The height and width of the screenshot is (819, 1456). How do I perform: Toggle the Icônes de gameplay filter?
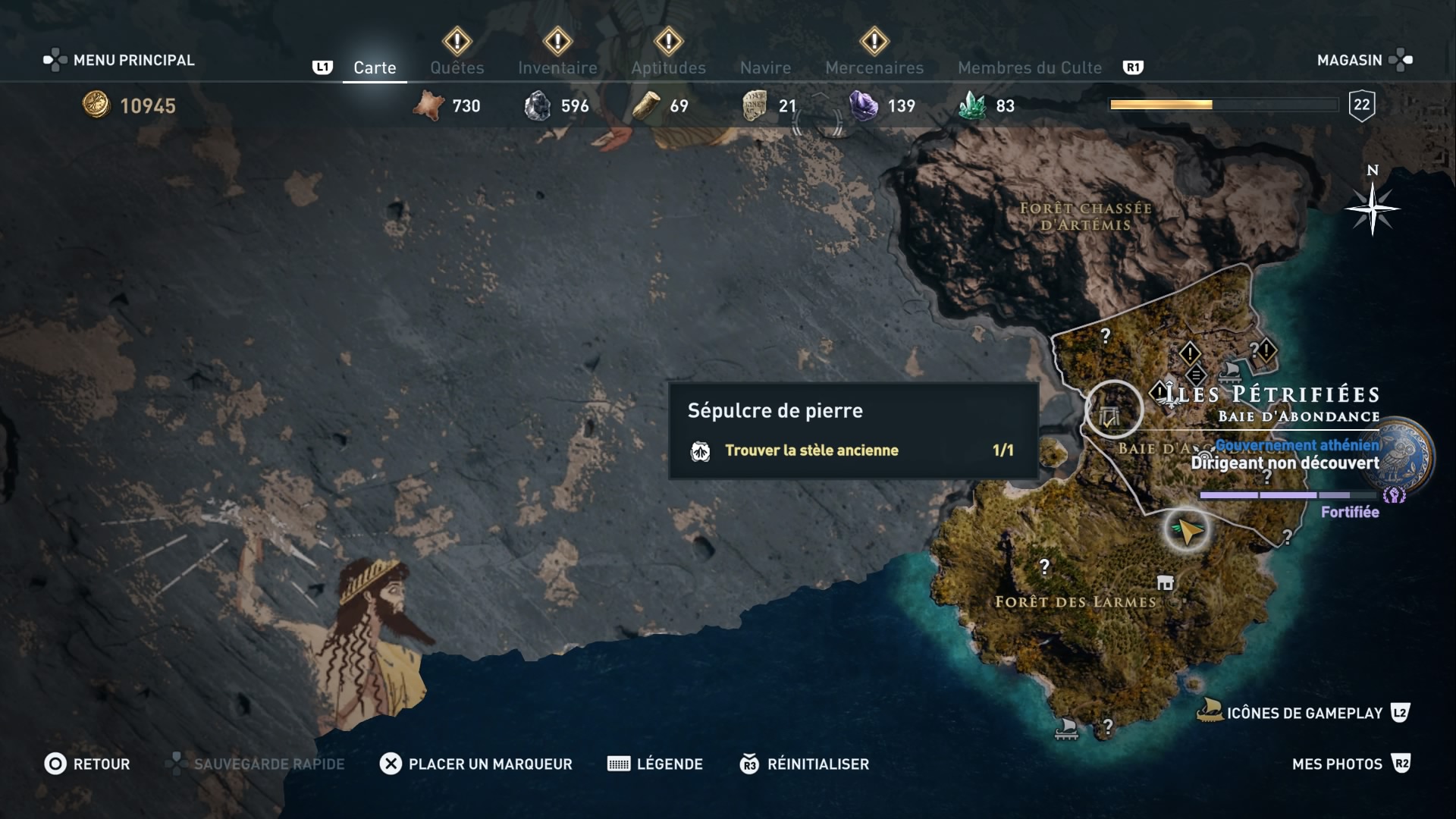point(1303,713)
